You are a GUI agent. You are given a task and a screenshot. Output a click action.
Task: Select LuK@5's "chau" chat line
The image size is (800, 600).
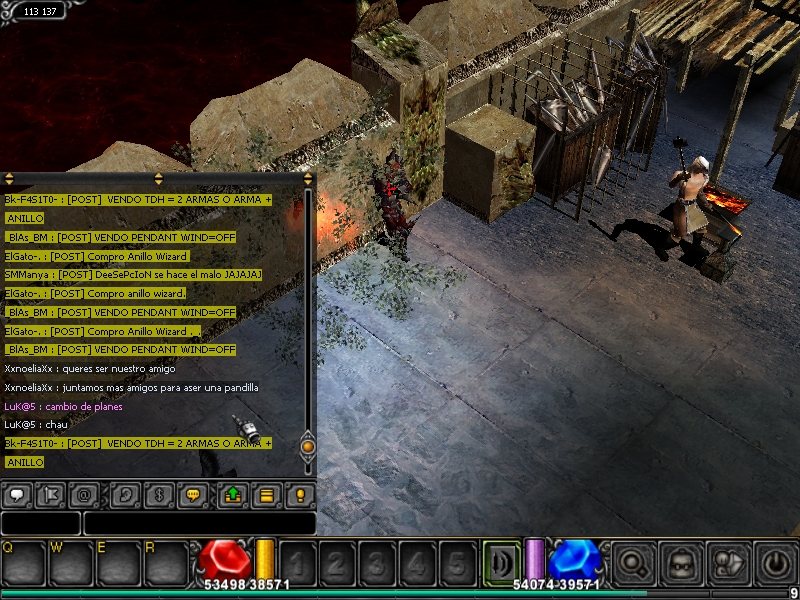(29, 425)
